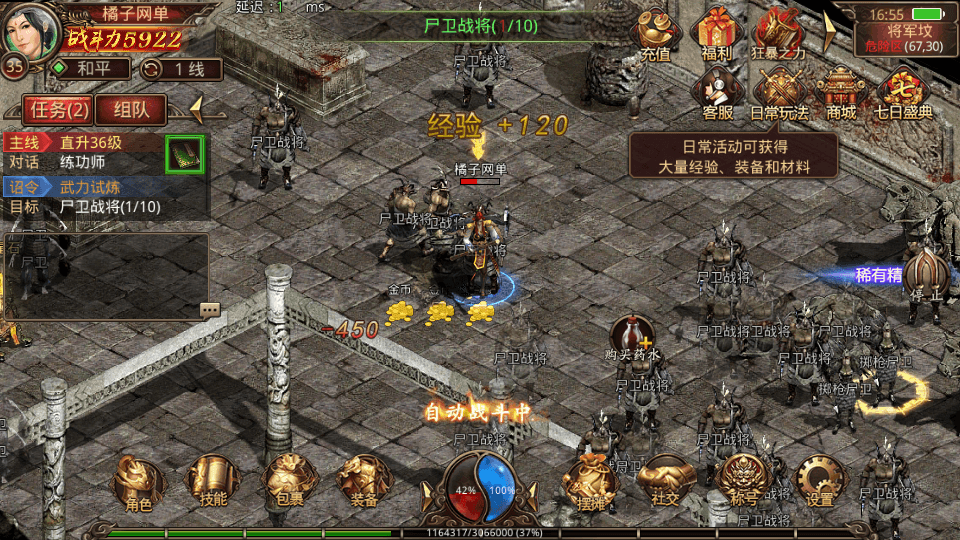Open the 设置 gear settings

820,482
